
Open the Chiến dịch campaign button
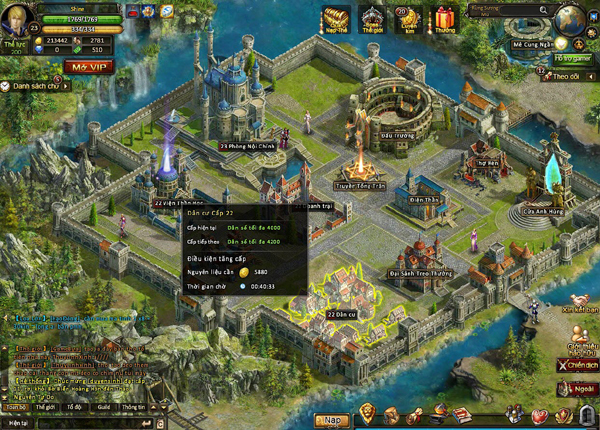577,365
